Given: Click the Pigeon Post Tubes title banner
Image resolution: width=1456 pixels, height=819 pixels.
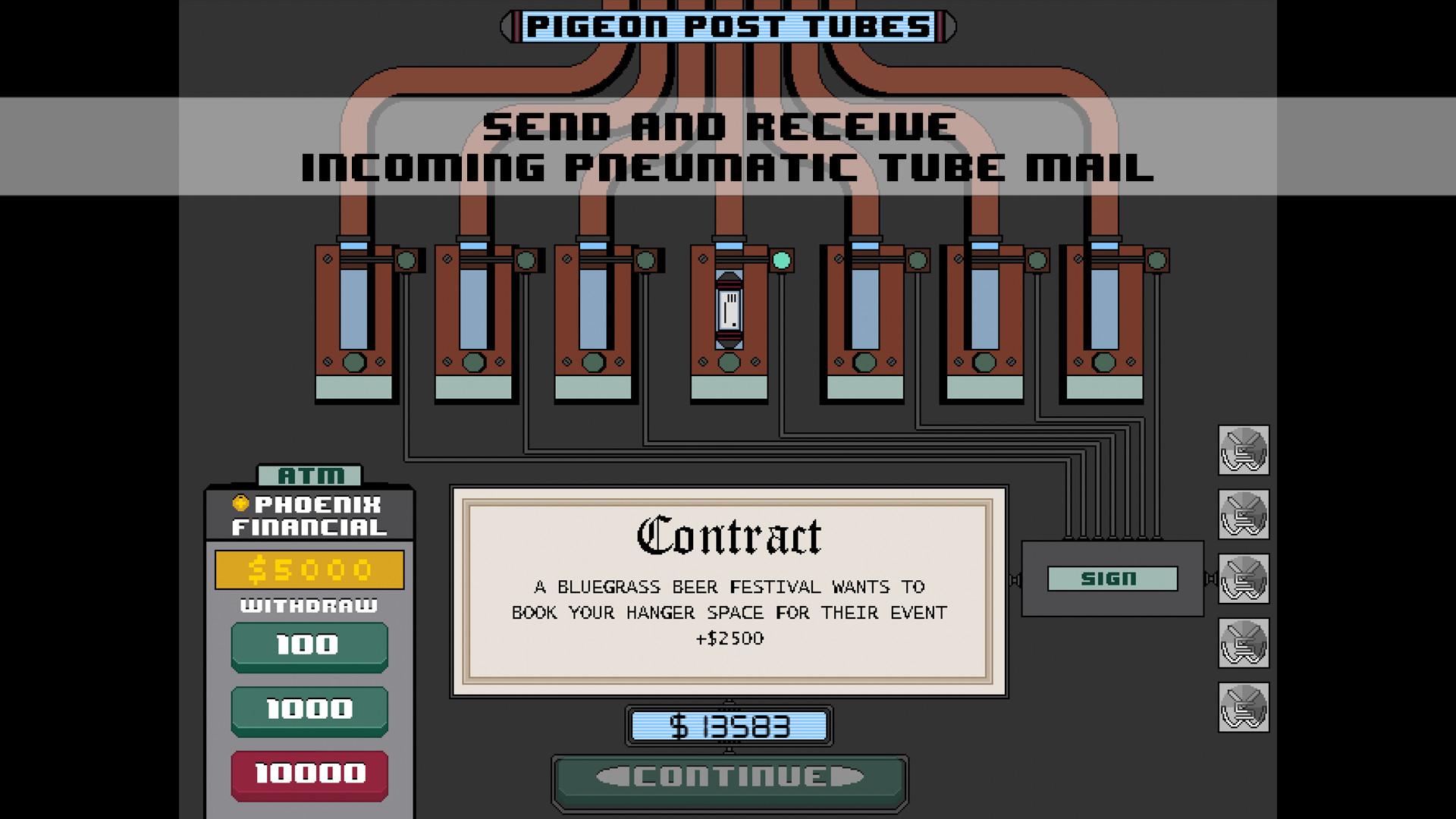Looking at the screenshot, I should pos(728,25).
